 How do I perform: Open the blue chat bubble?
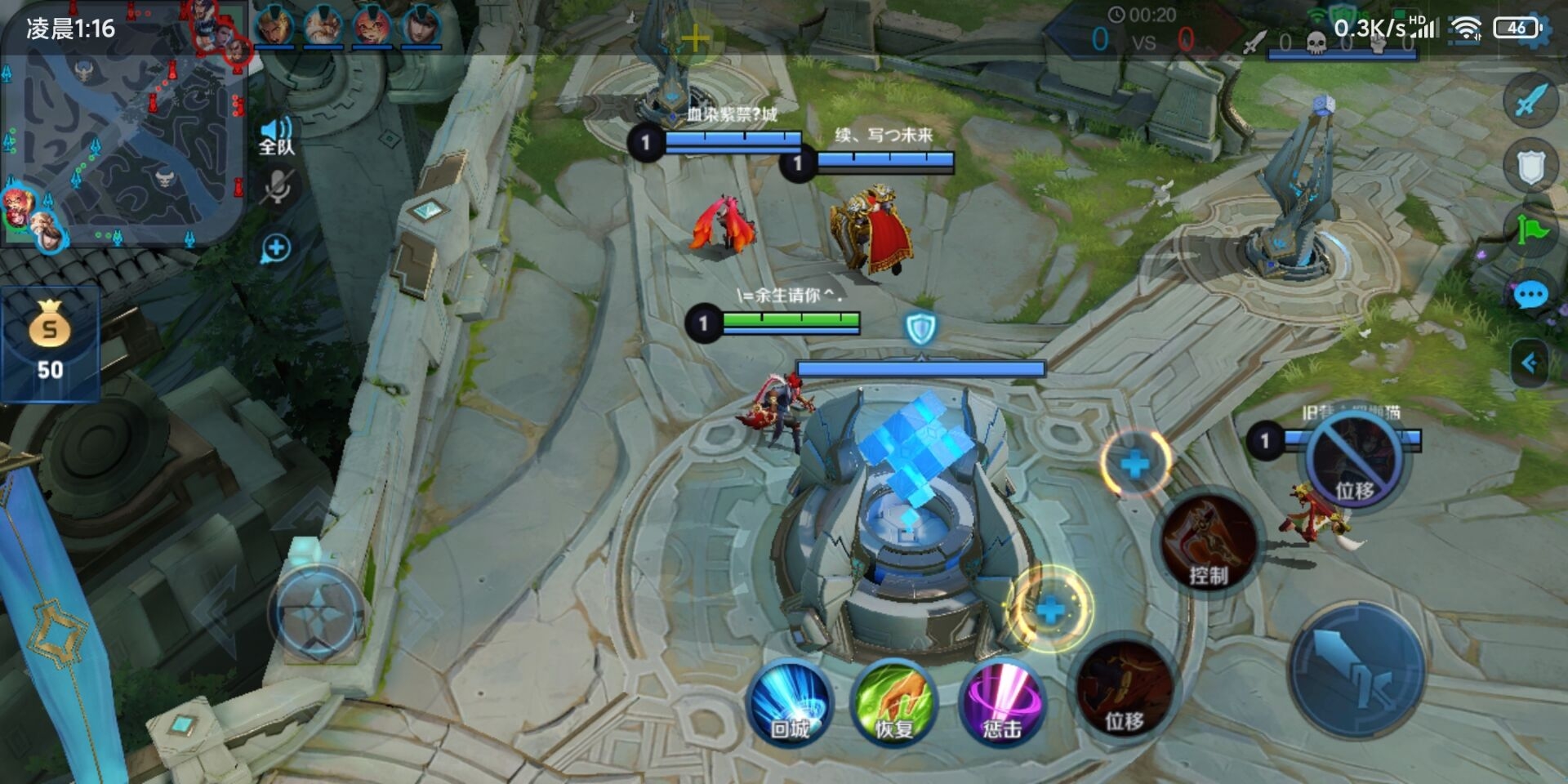click(1530, 295)
